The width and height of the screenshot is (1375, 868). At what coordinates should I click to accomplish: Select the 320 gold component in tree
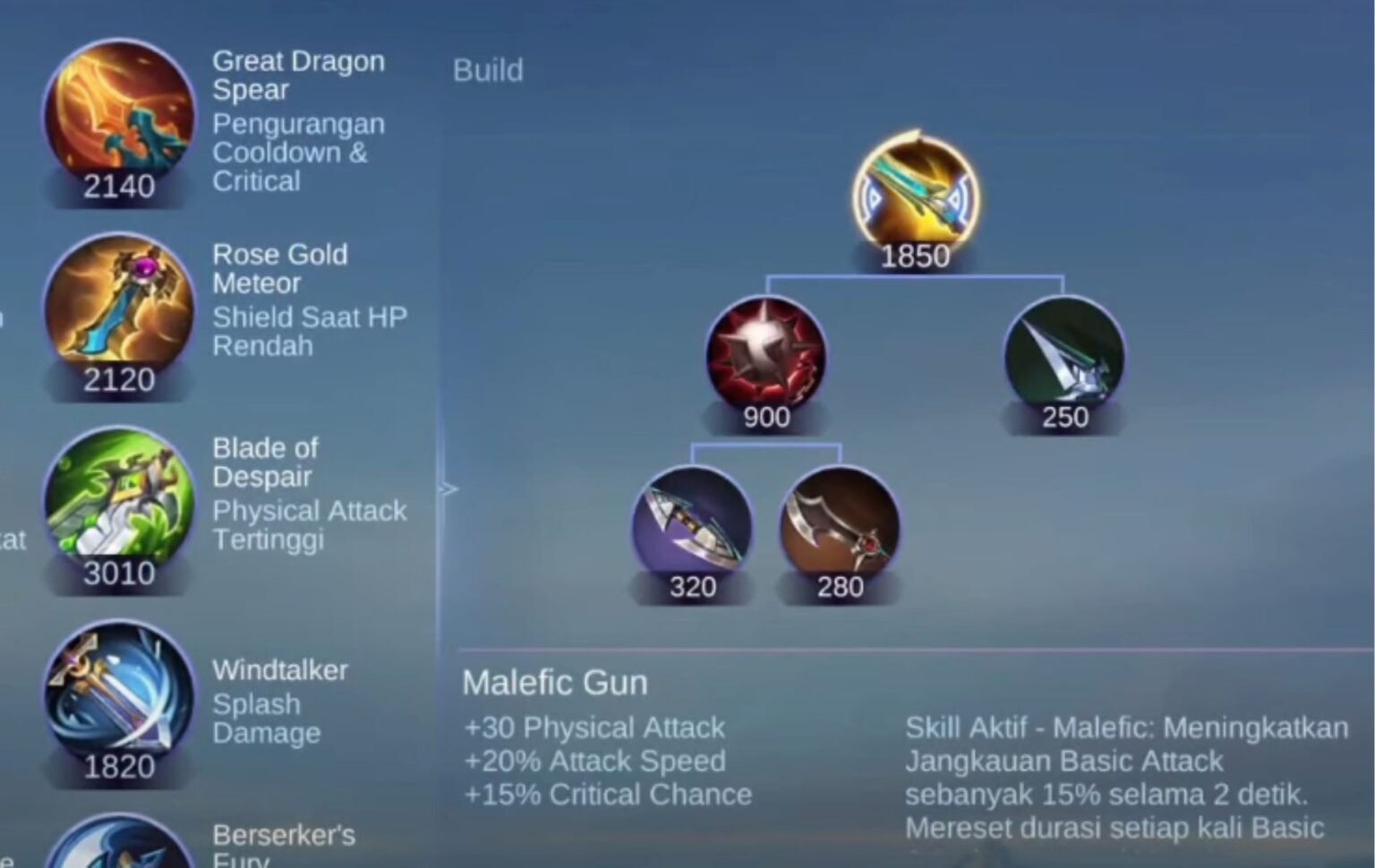click(x=694, y=528)
